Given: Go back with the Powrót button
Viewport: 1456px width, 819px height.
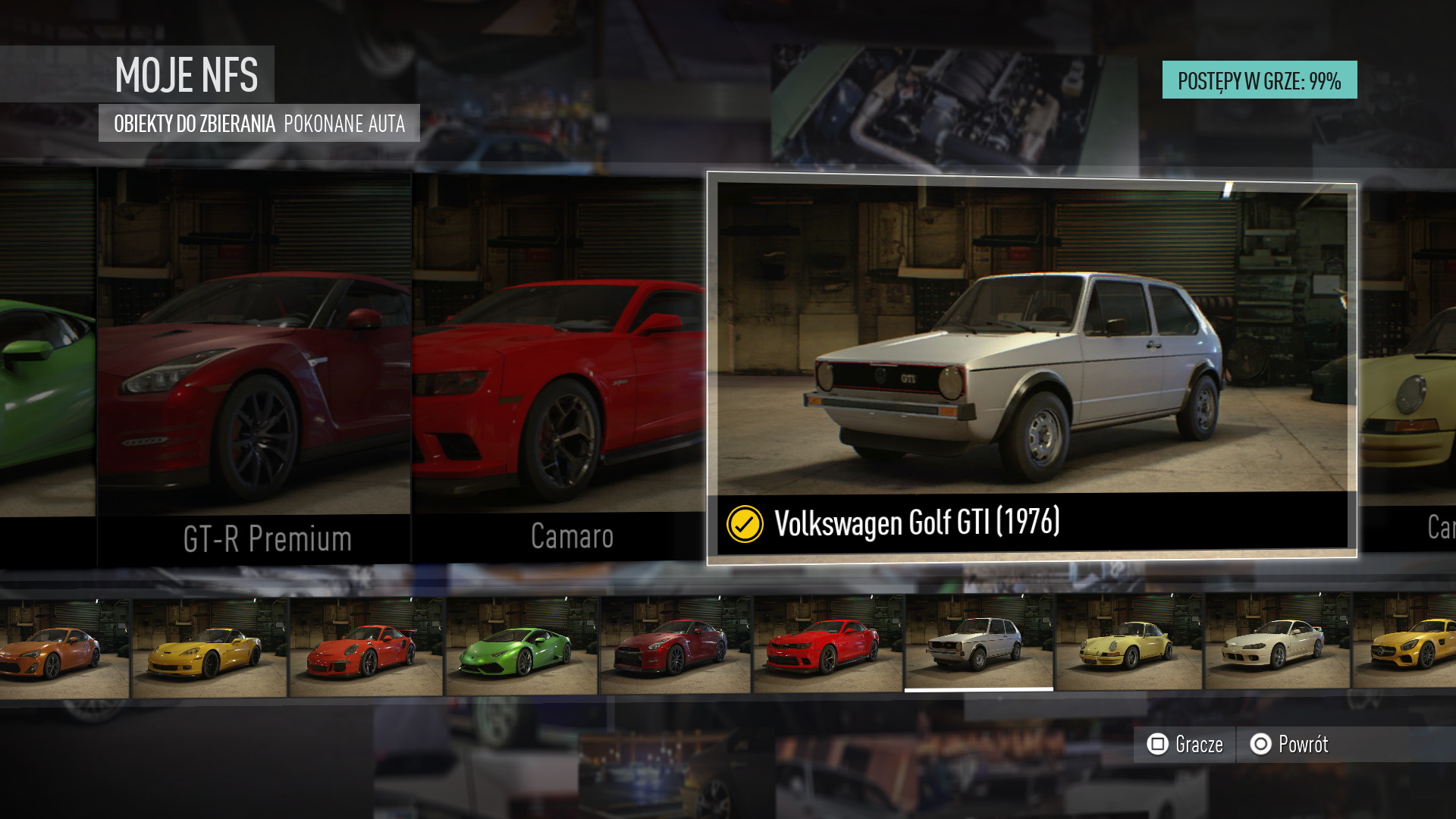Looking at the screenshot, I should [1289, 744].
